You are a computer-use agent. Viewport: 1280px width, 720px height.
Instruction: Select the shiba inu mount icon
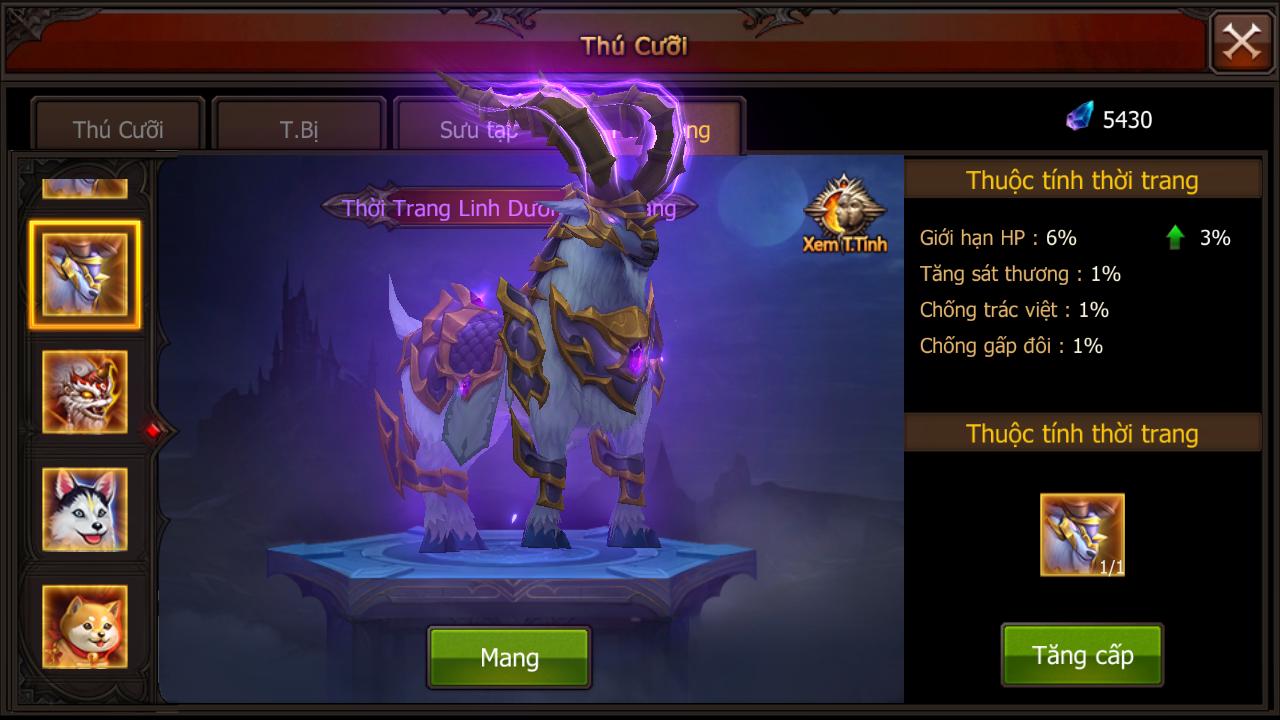(84, 625)
